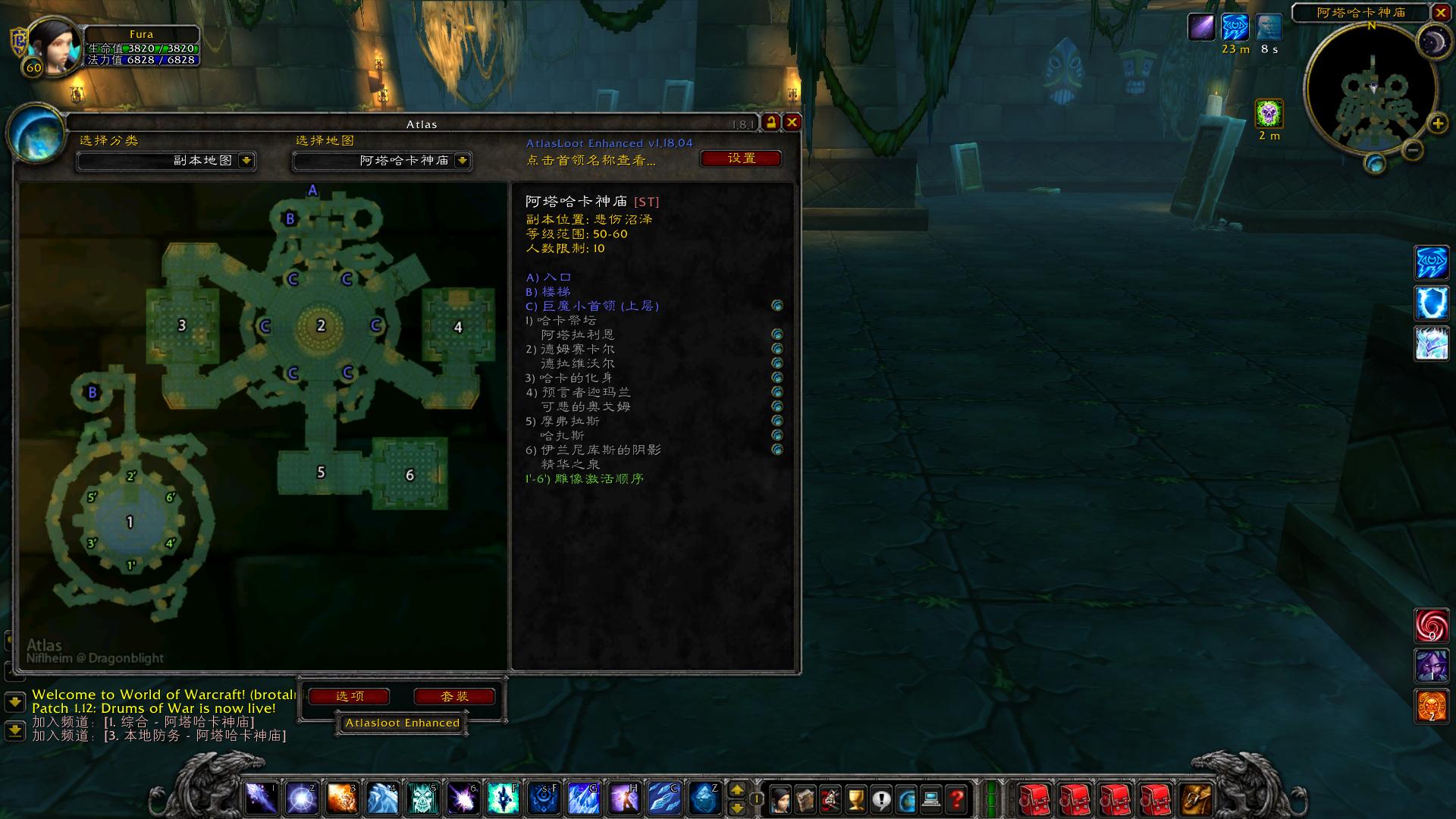Select boss 哈卡的化身 in the list

[x=575, y=378]
